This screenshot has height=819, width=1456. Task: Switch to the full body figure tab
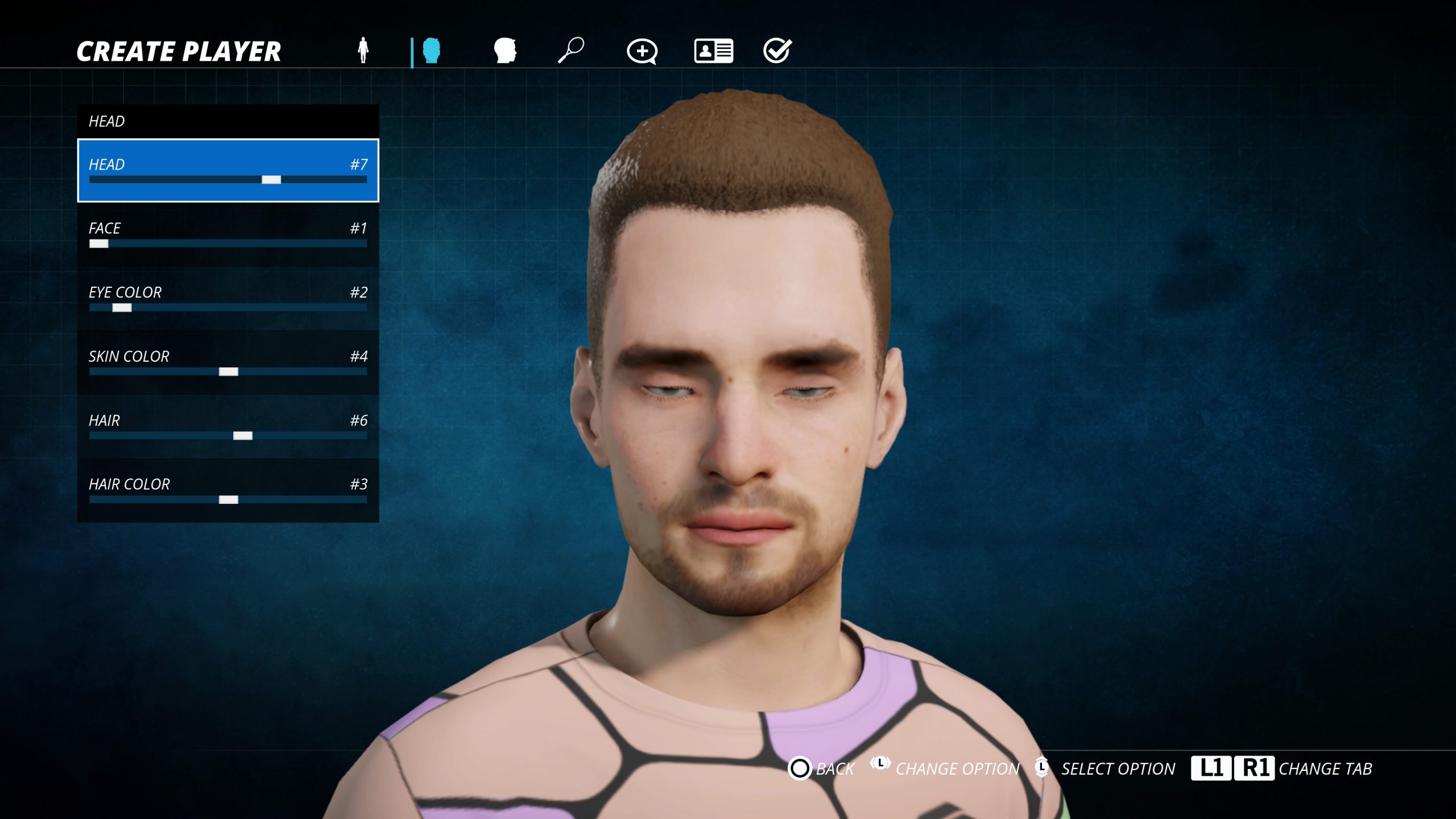pos(363,51)
